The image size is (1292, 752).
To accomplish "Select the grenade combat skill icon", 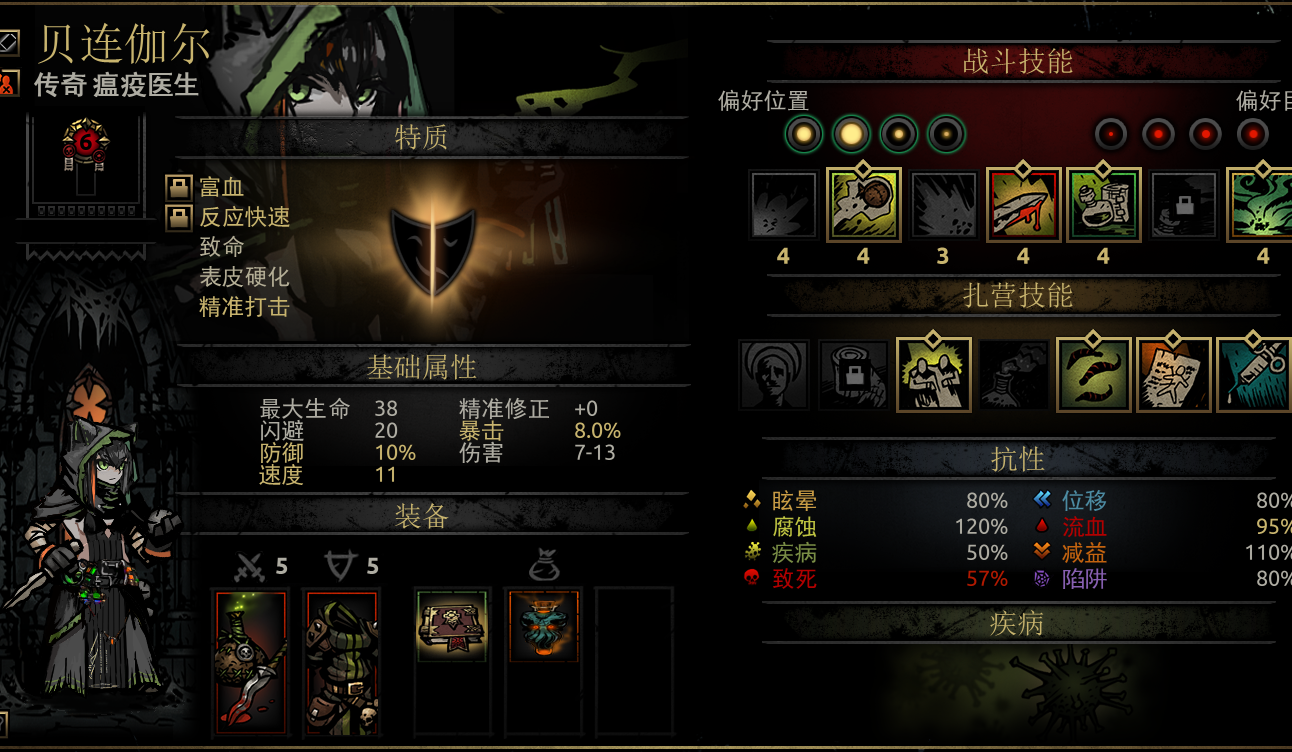I will coord(864,205).
